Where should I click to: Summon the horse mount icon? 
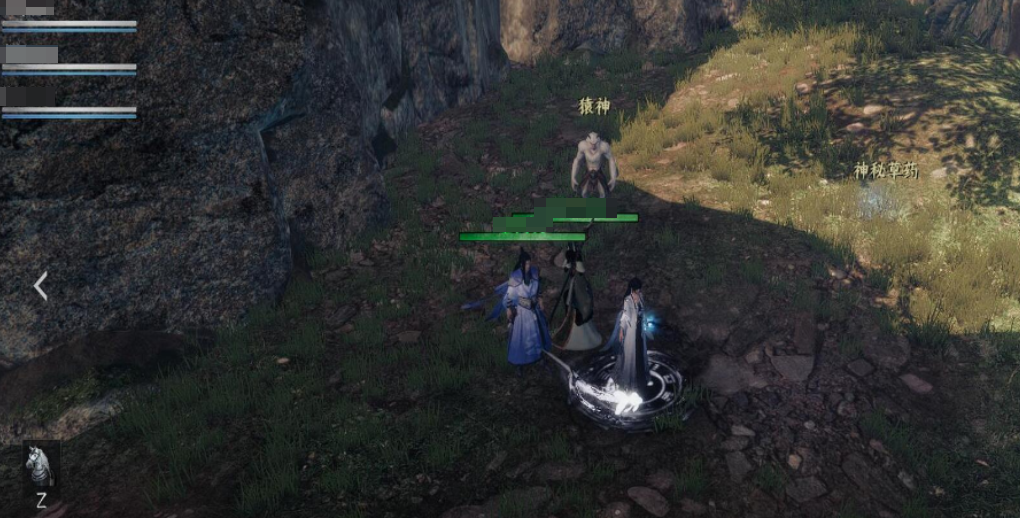[x=41, y=466]
